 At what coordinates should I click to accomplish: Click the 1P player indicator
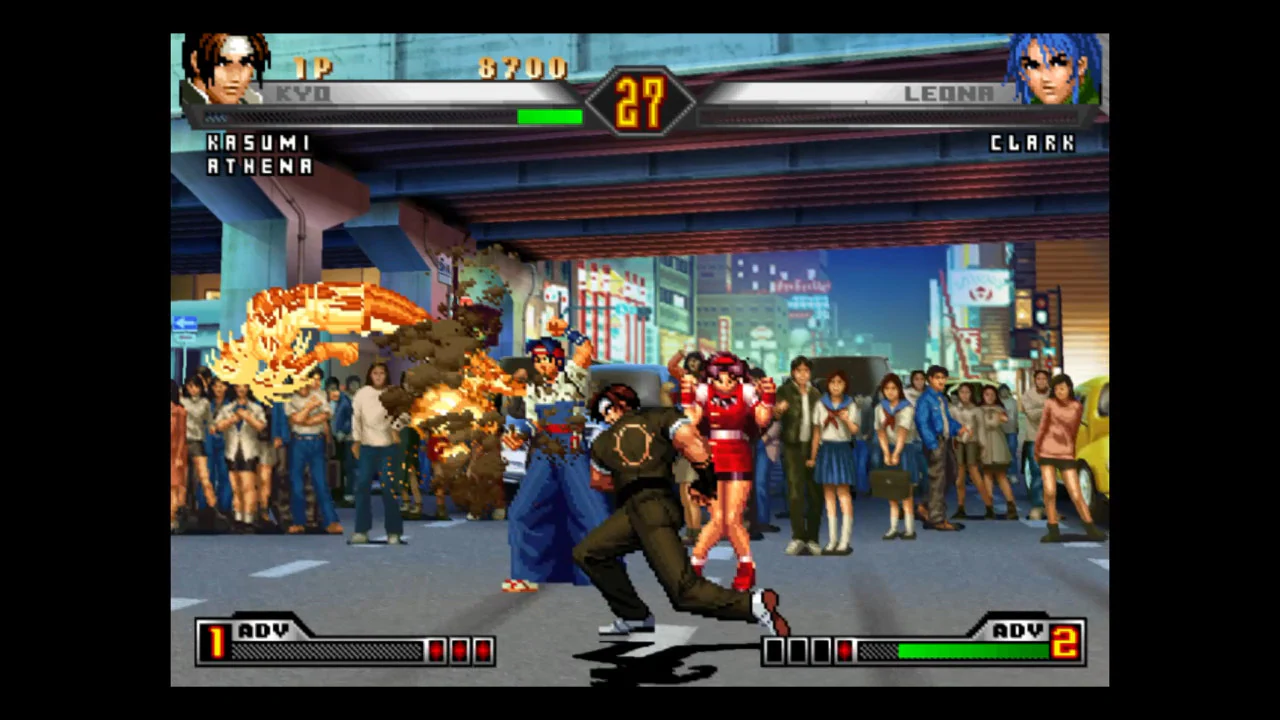click(313, 68)
